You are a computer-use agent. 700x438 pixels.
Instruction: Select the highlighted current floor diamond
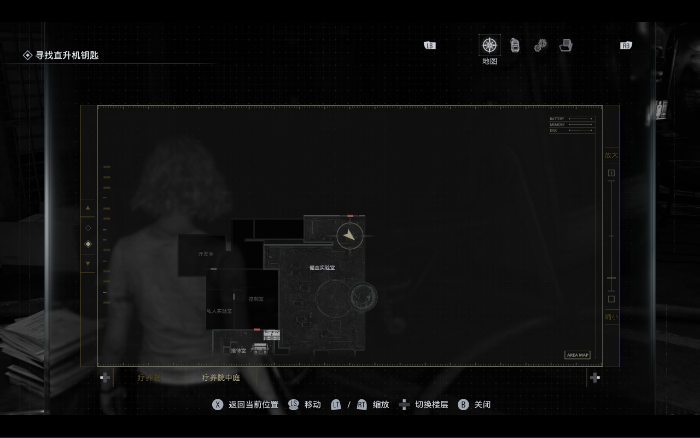[88, 244]
